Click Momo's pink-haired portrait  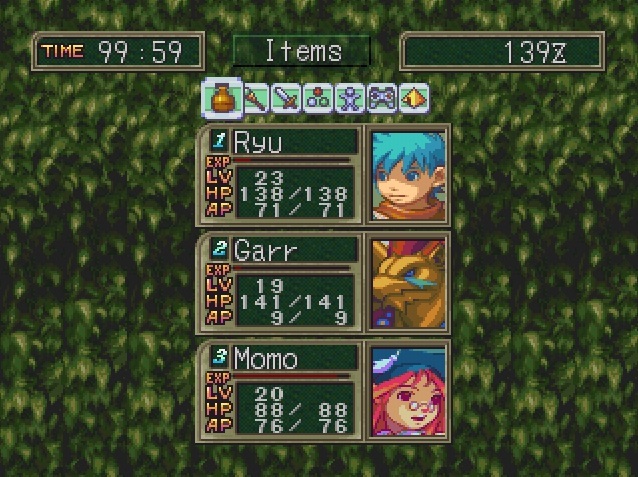(407, 391)
